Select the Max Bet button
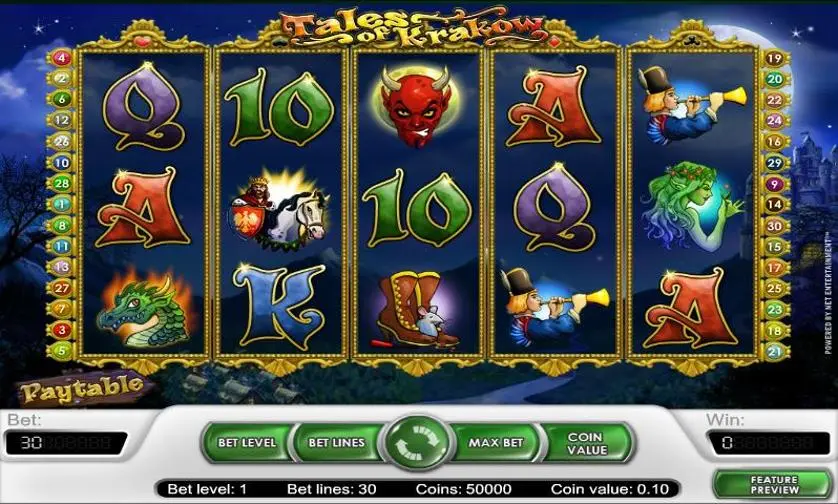Image resolution: width=838 pixels, height=504 pixels. 497,442
